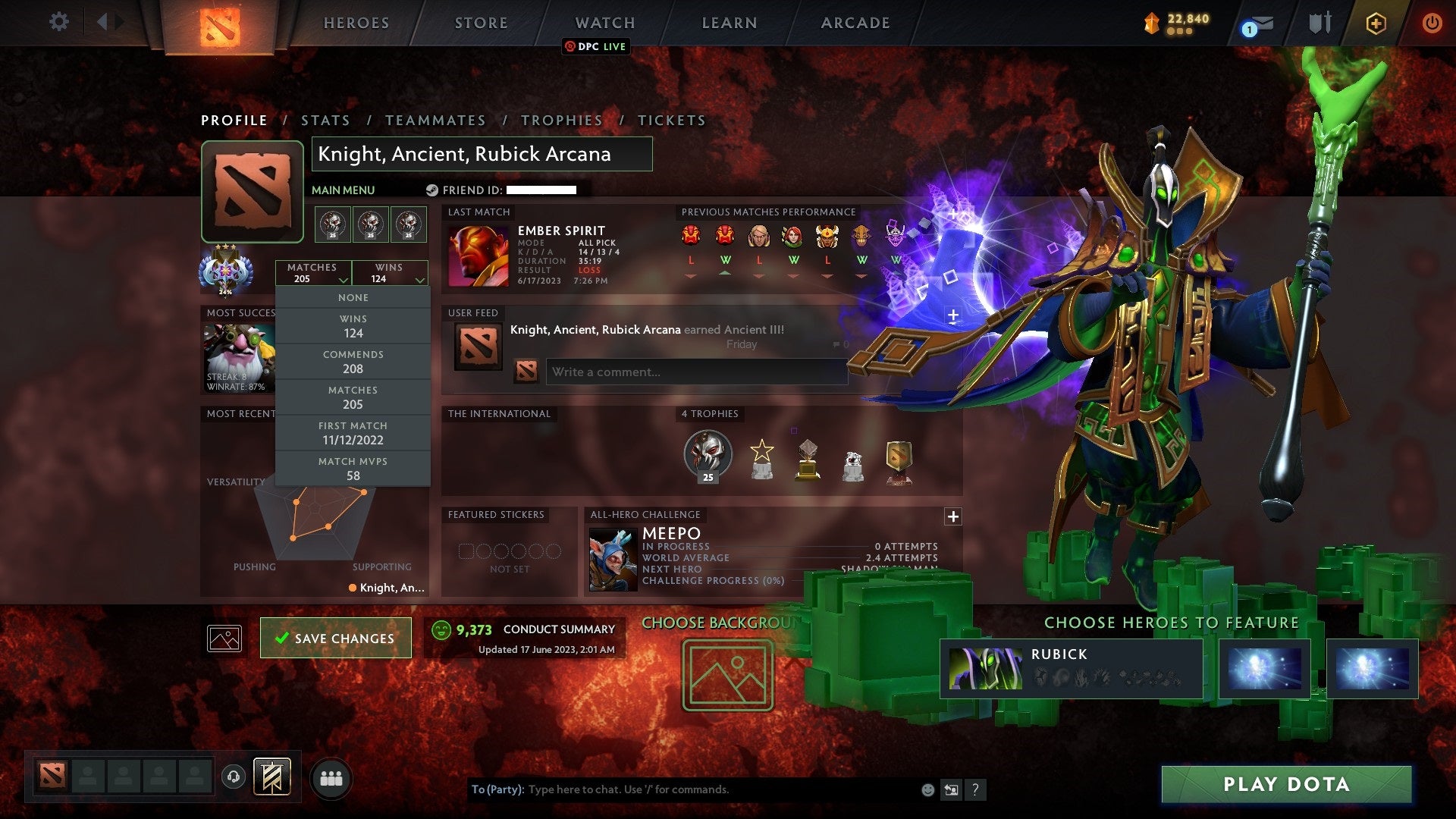Click the find party group icon
This screenshot has height=819, width=1456.
[331, 778]
